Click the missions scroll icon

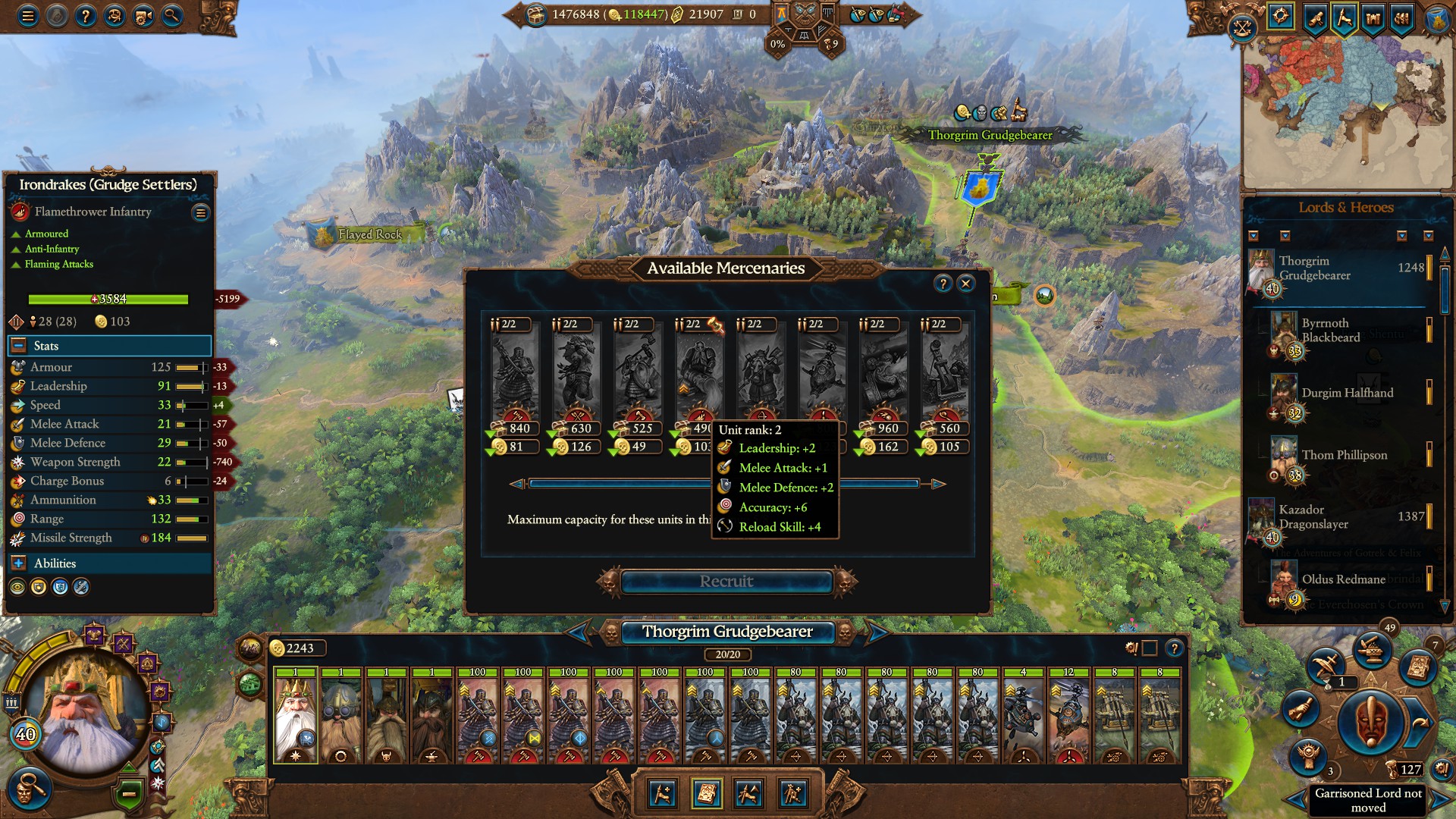point(1314,17)
